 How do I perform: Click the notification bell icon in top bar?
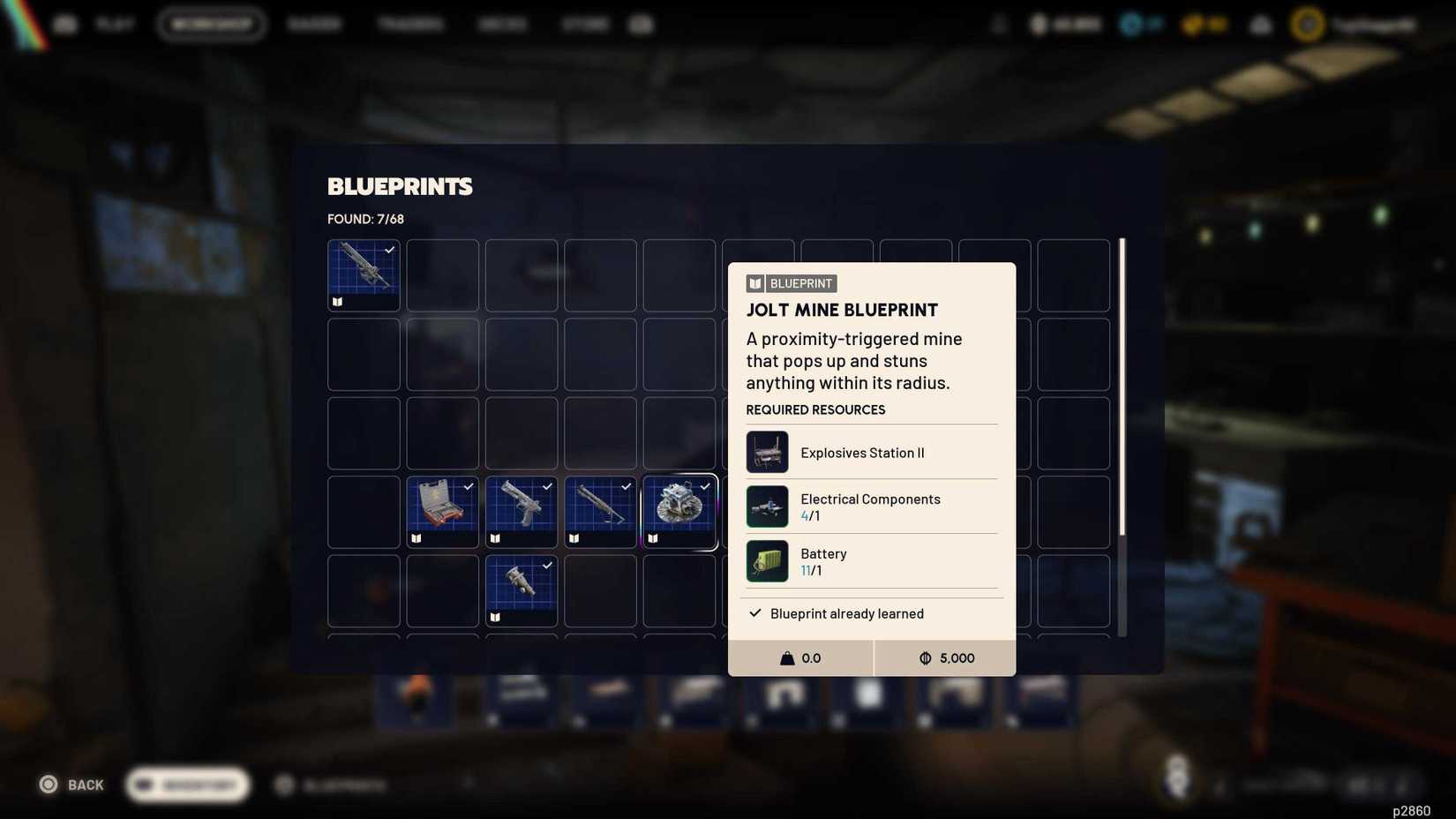click(x=1260, y=24)
